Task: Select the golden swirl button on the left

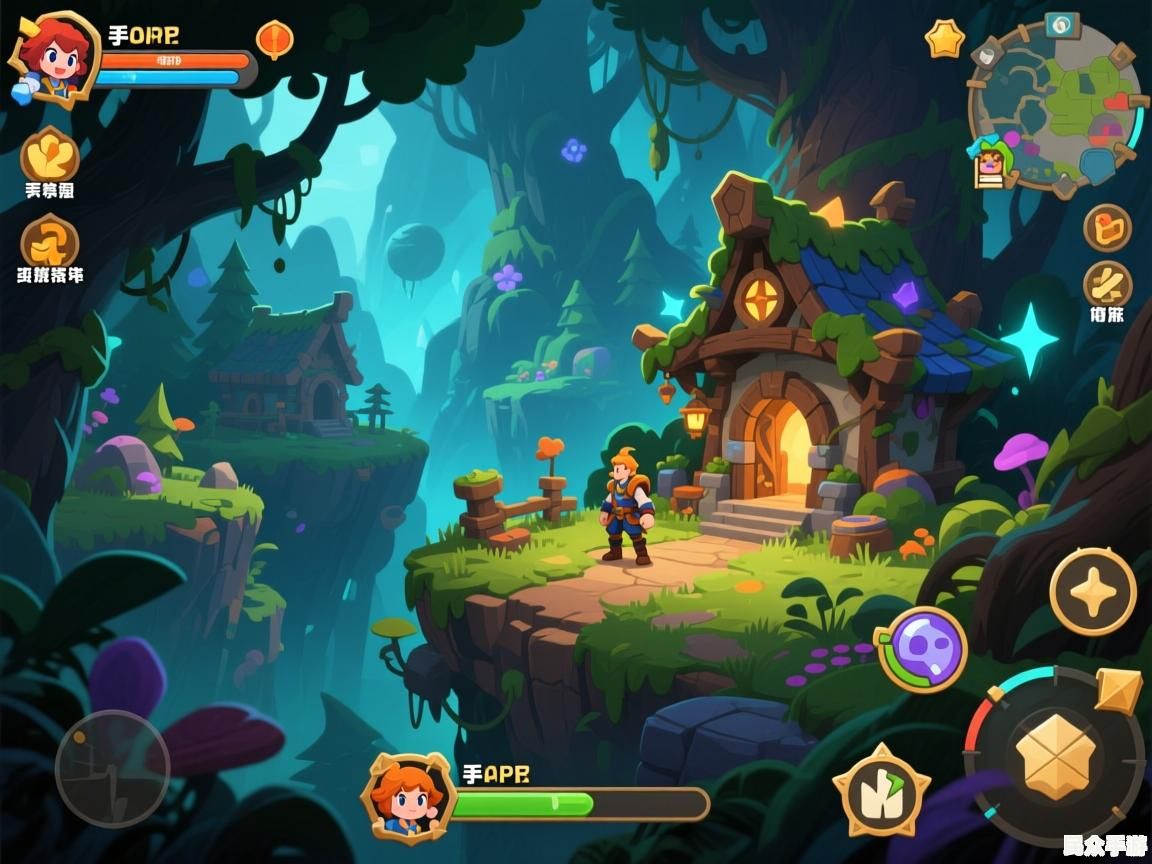Action: coord(50,241)
